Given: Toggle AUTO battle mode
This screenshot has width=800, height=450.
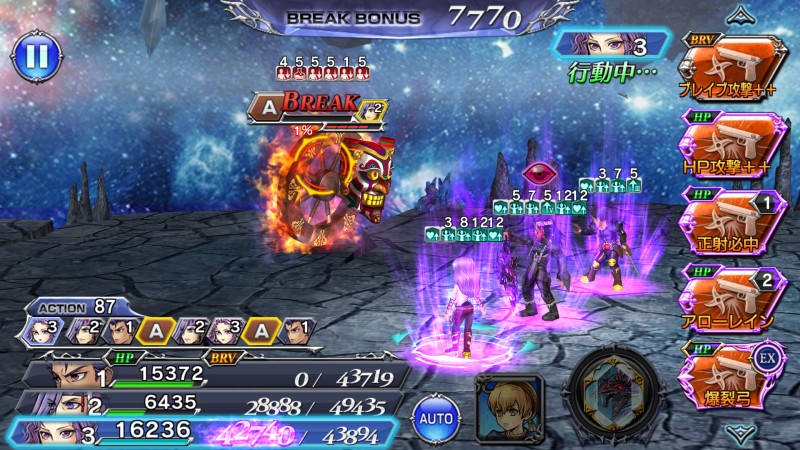Looking at the screenshot, I should (433, 413).
